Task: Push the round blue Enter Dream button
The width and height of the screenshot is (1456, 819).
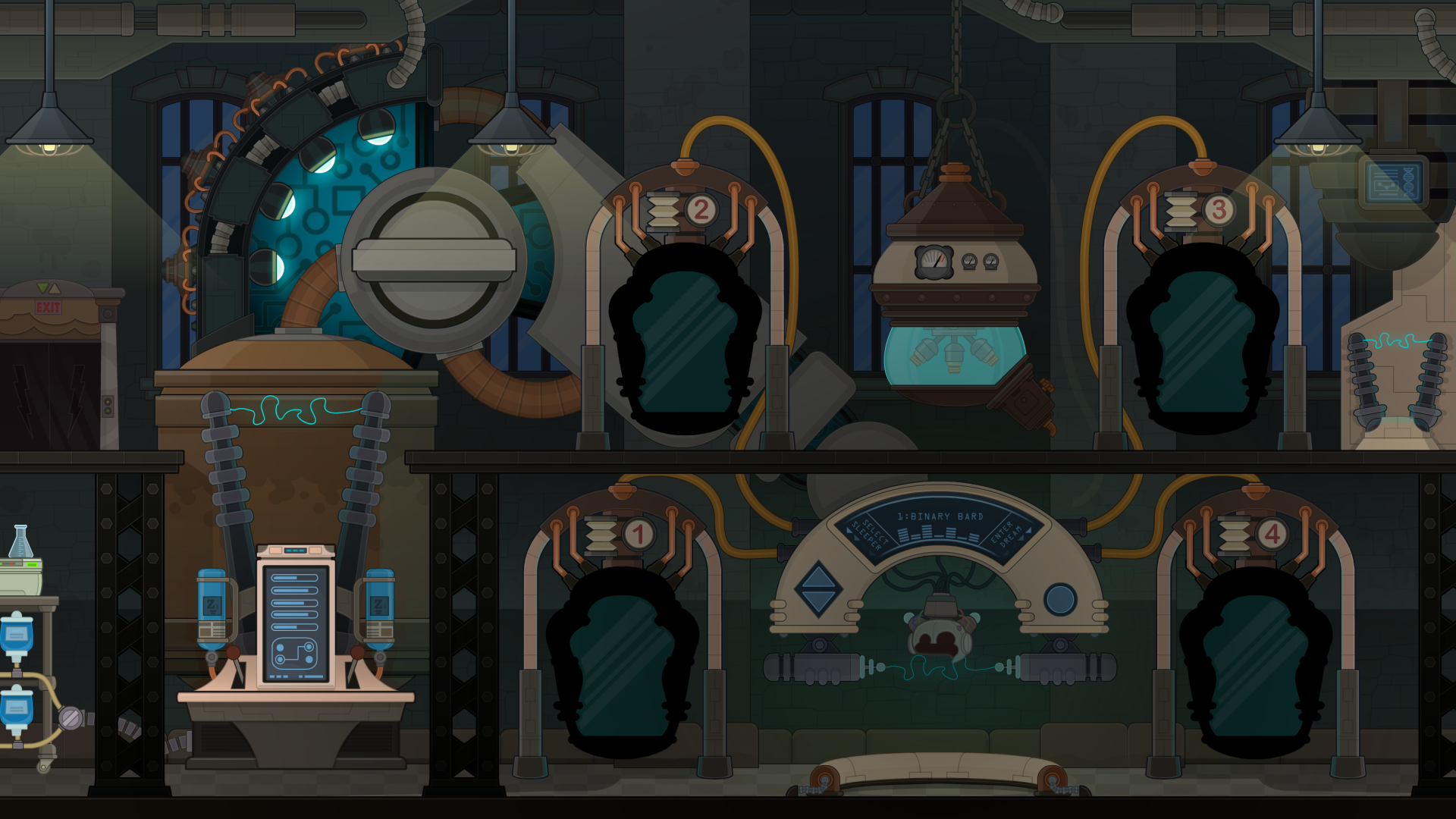Action: point(1059,599)
